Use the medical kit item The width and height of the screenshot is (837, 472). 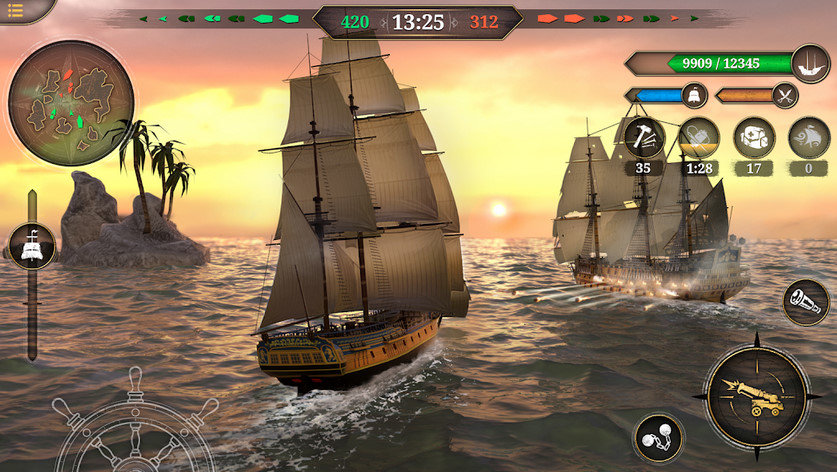coord(753,137)
